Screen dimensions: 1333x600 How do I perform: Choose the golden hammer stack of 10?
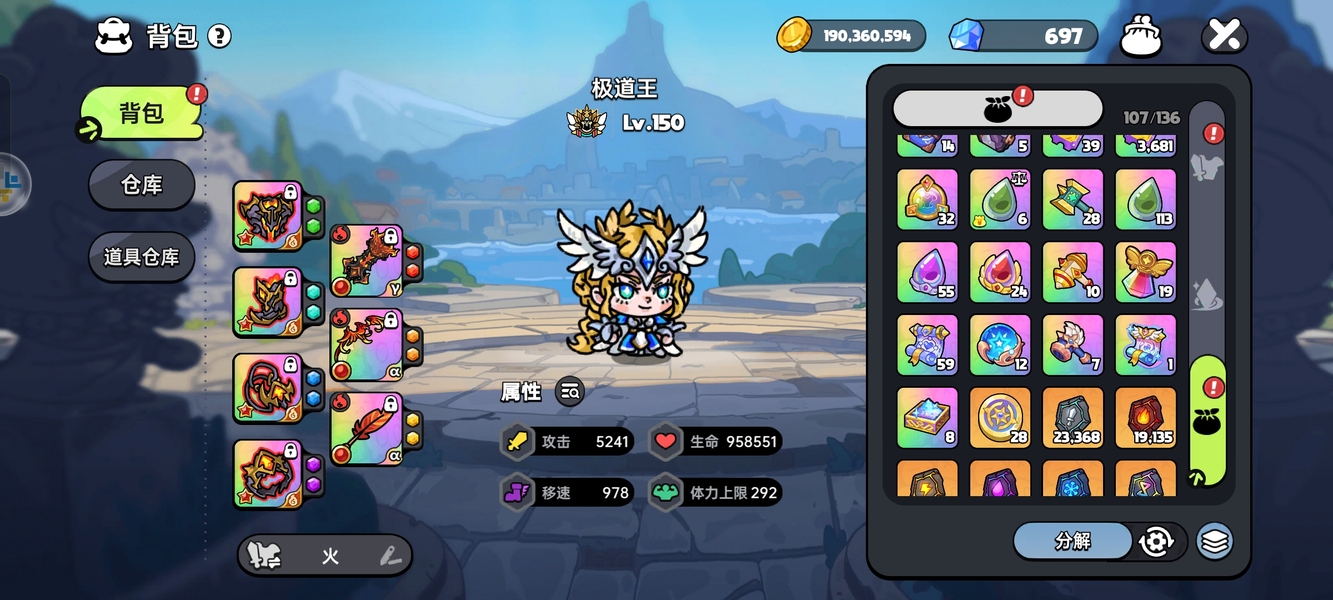(1073, 273)
